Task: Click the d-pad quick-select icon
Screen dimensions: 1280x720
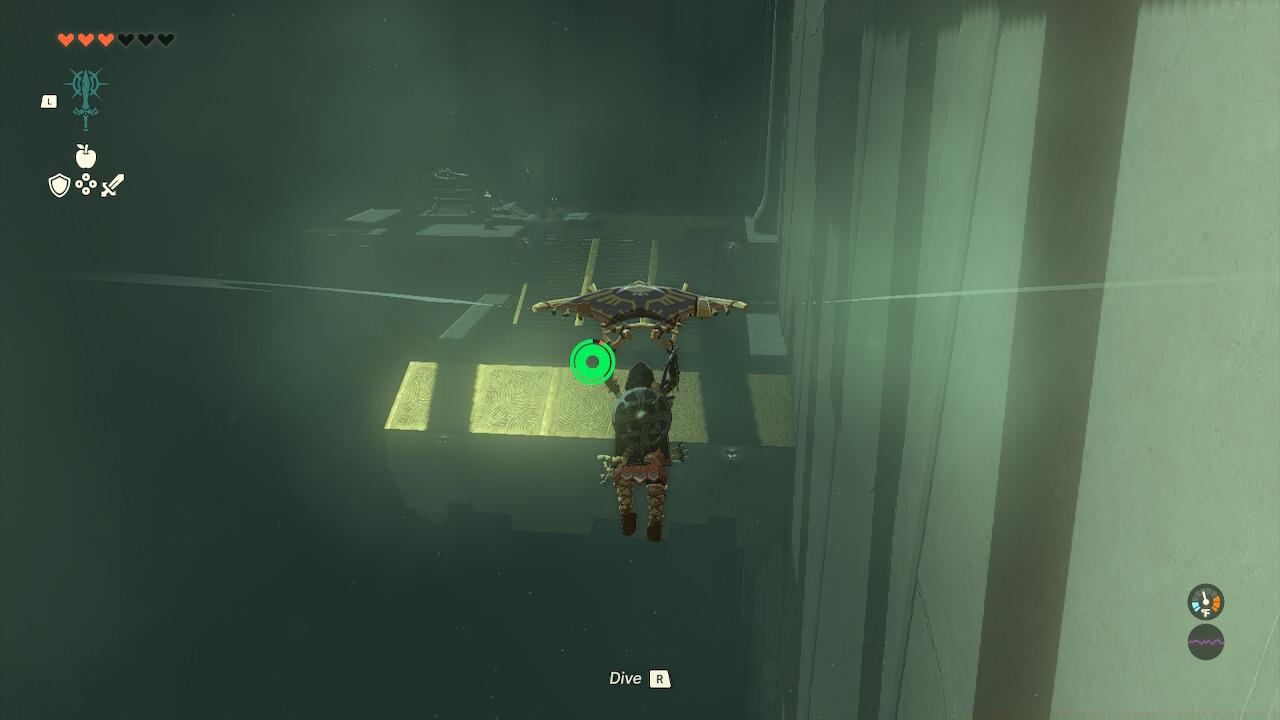Action: (86, 184)
